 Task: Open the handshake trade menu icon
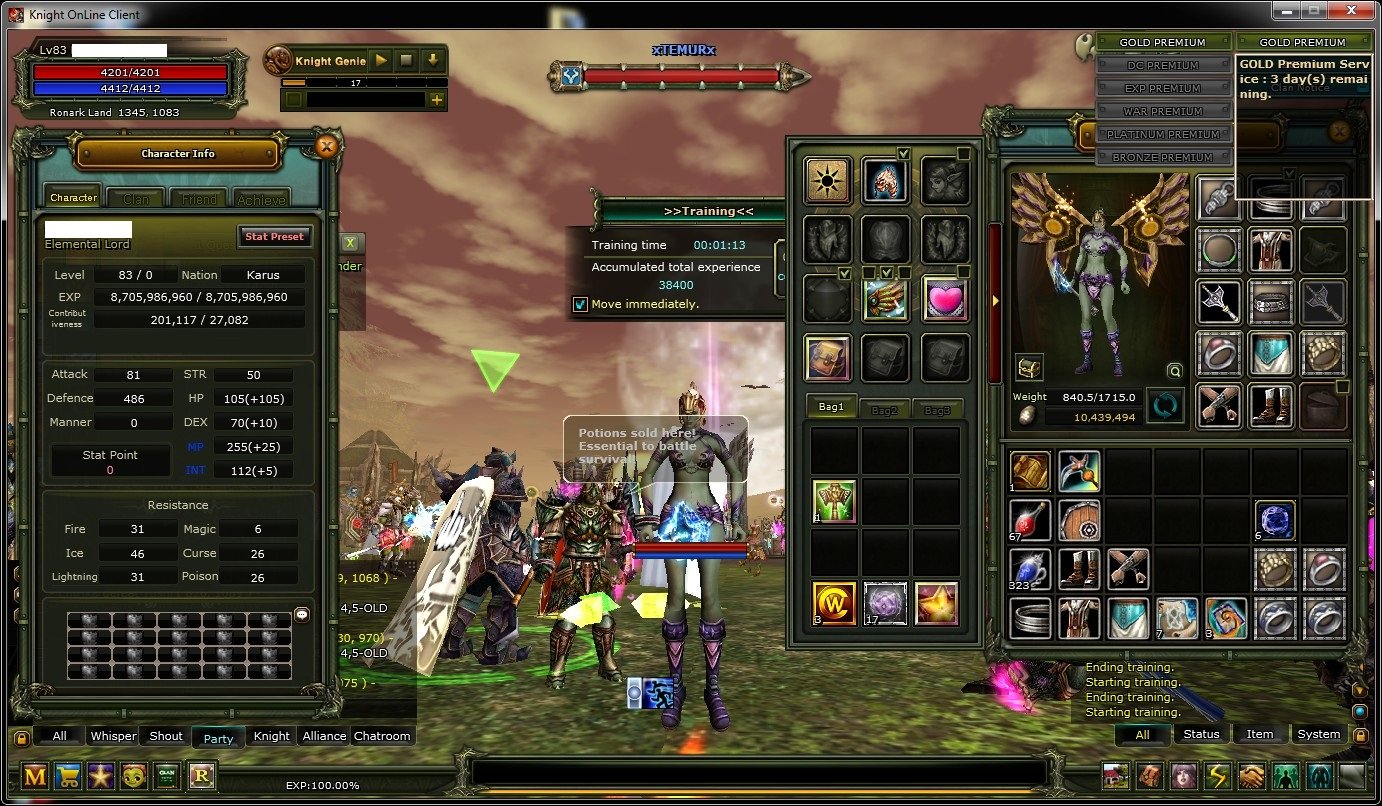click(1251, 776)
